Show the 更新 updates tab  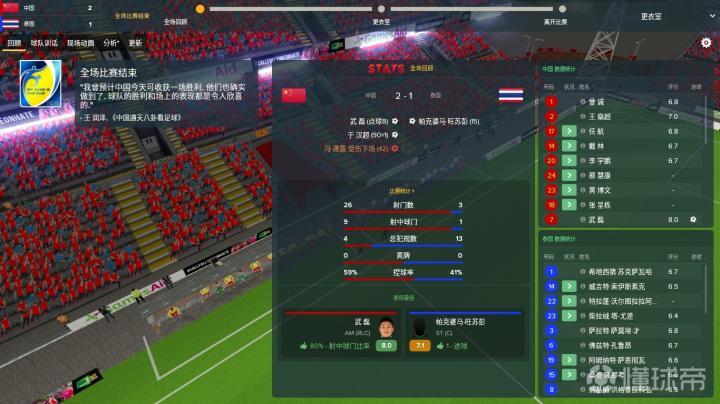click(135, 43)
